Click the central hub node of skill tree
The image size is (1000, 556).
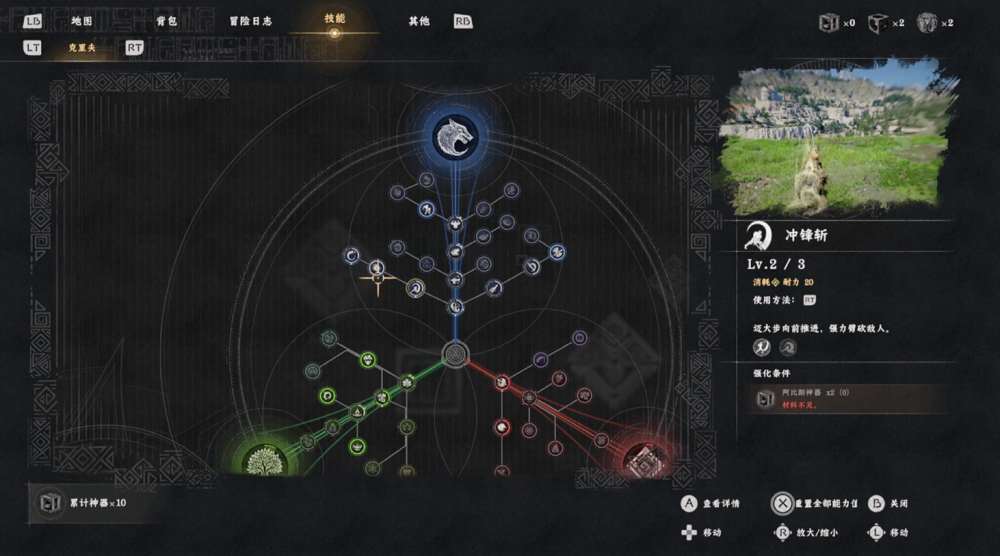(x=455, y=354)
